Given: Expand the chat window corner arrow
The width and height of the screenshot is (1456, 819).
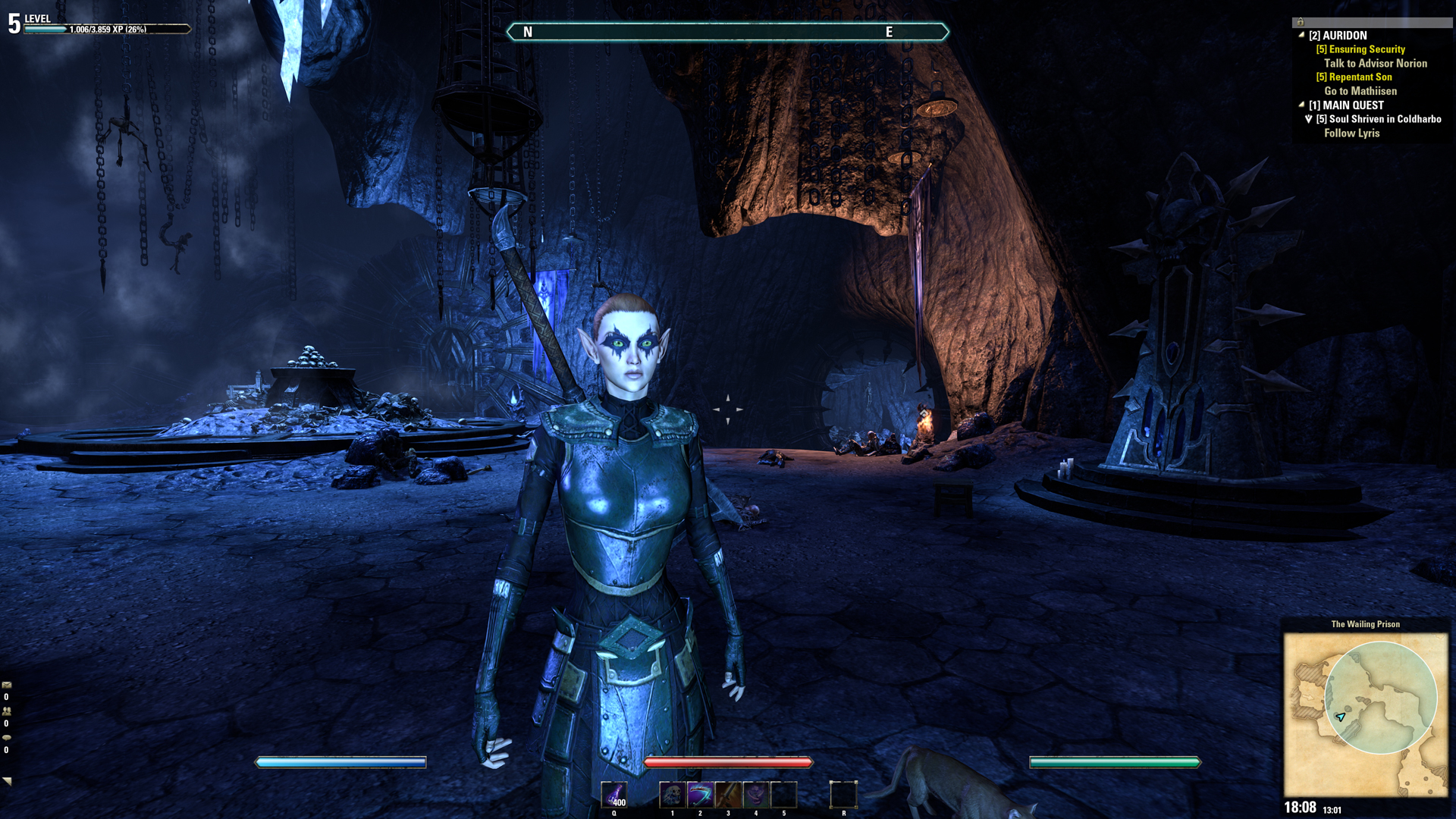Looking at the screenshot, I should pyautogui.click(x=8, y=780).
